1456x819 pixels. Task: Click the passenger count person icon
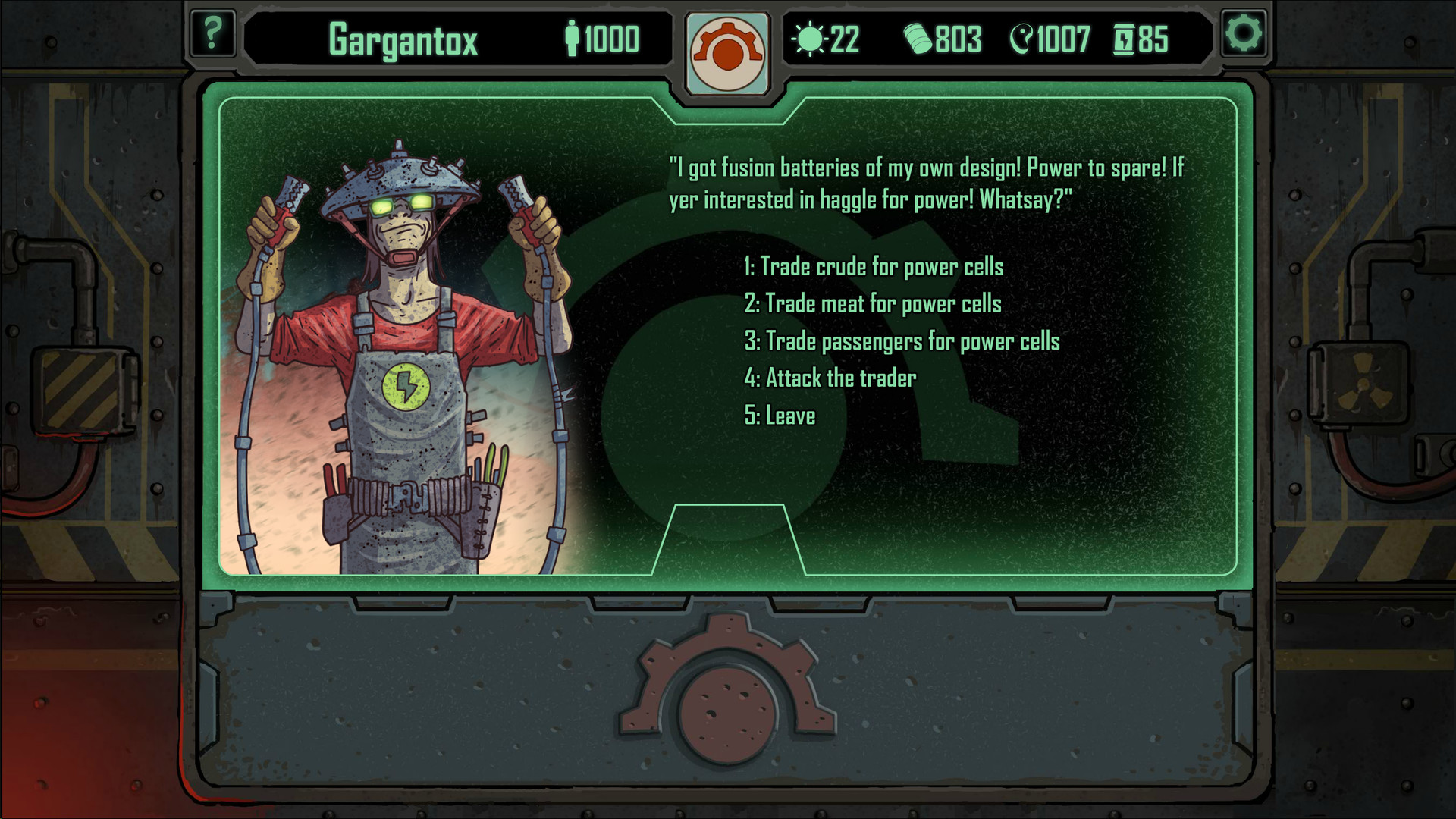[x=573, y=36]
